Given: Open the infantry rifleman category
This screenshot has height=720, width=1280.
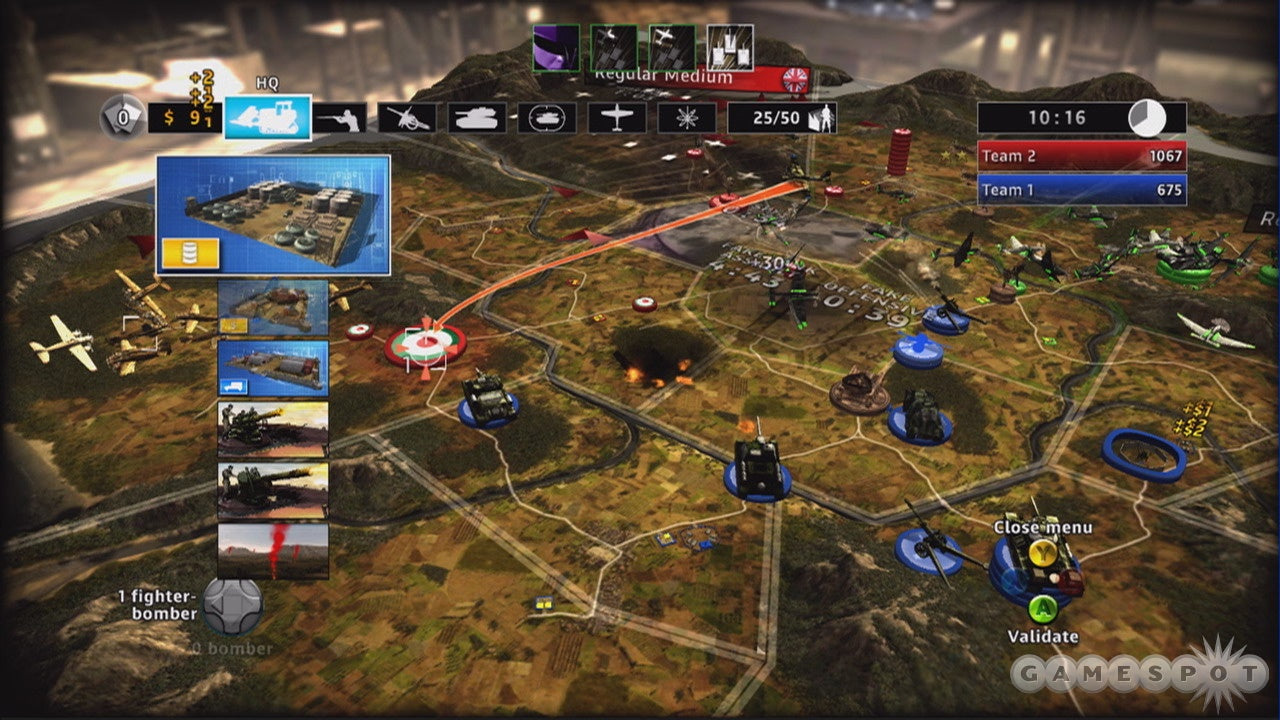Looking at the screenshot, I should [x=339, y=118].
